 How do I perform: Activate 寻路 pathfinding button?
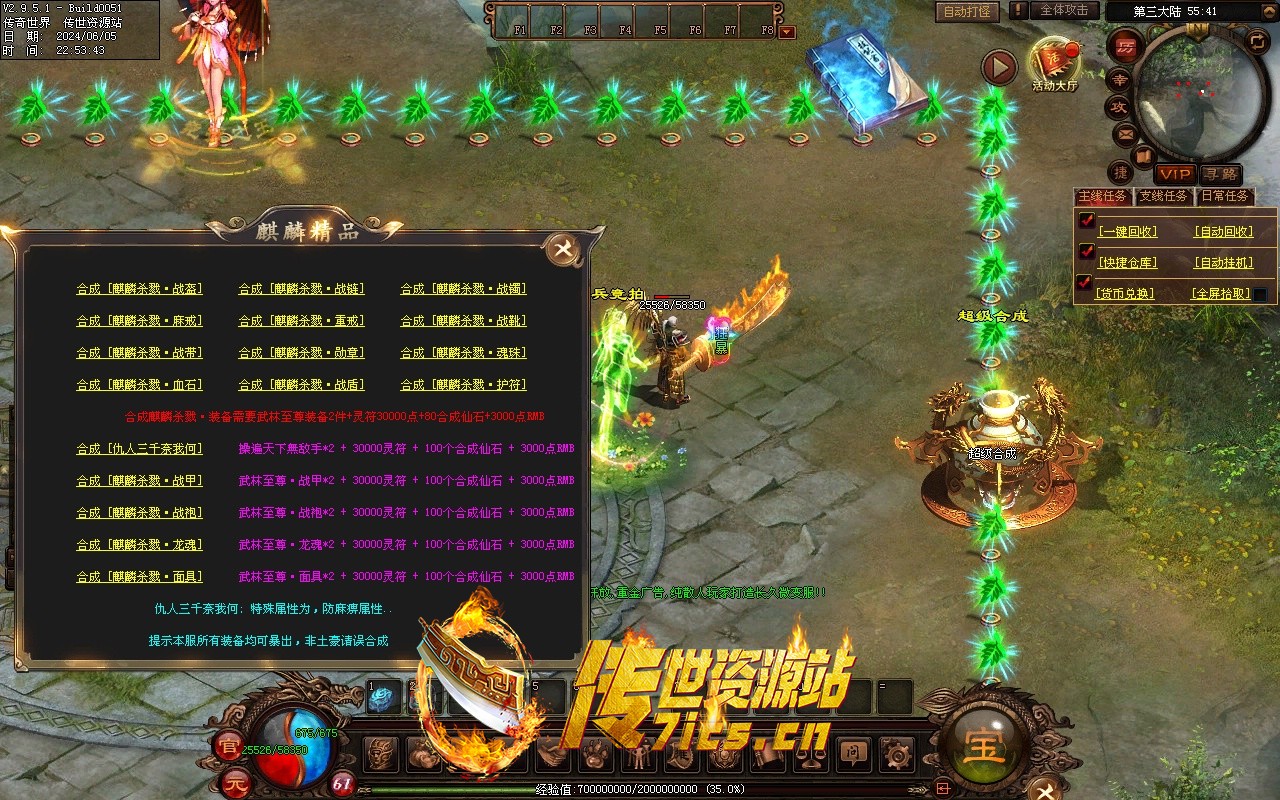(1219, 174)
